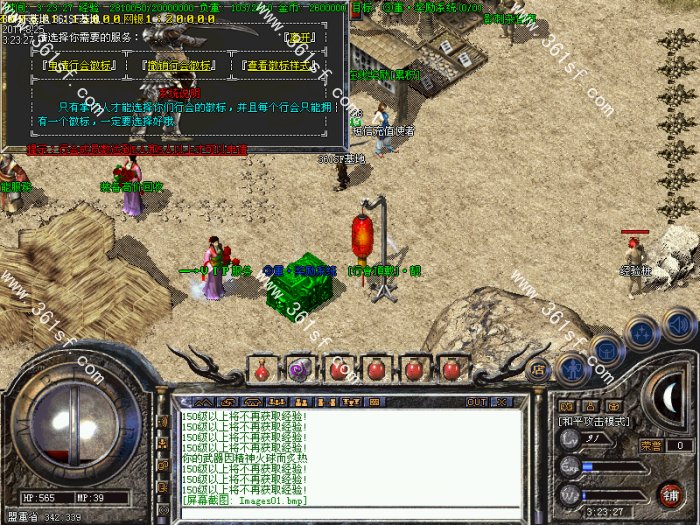This screenshot has height=525, width=700.
Task: Open the blue character figure round button
Action: pos(571,368)
